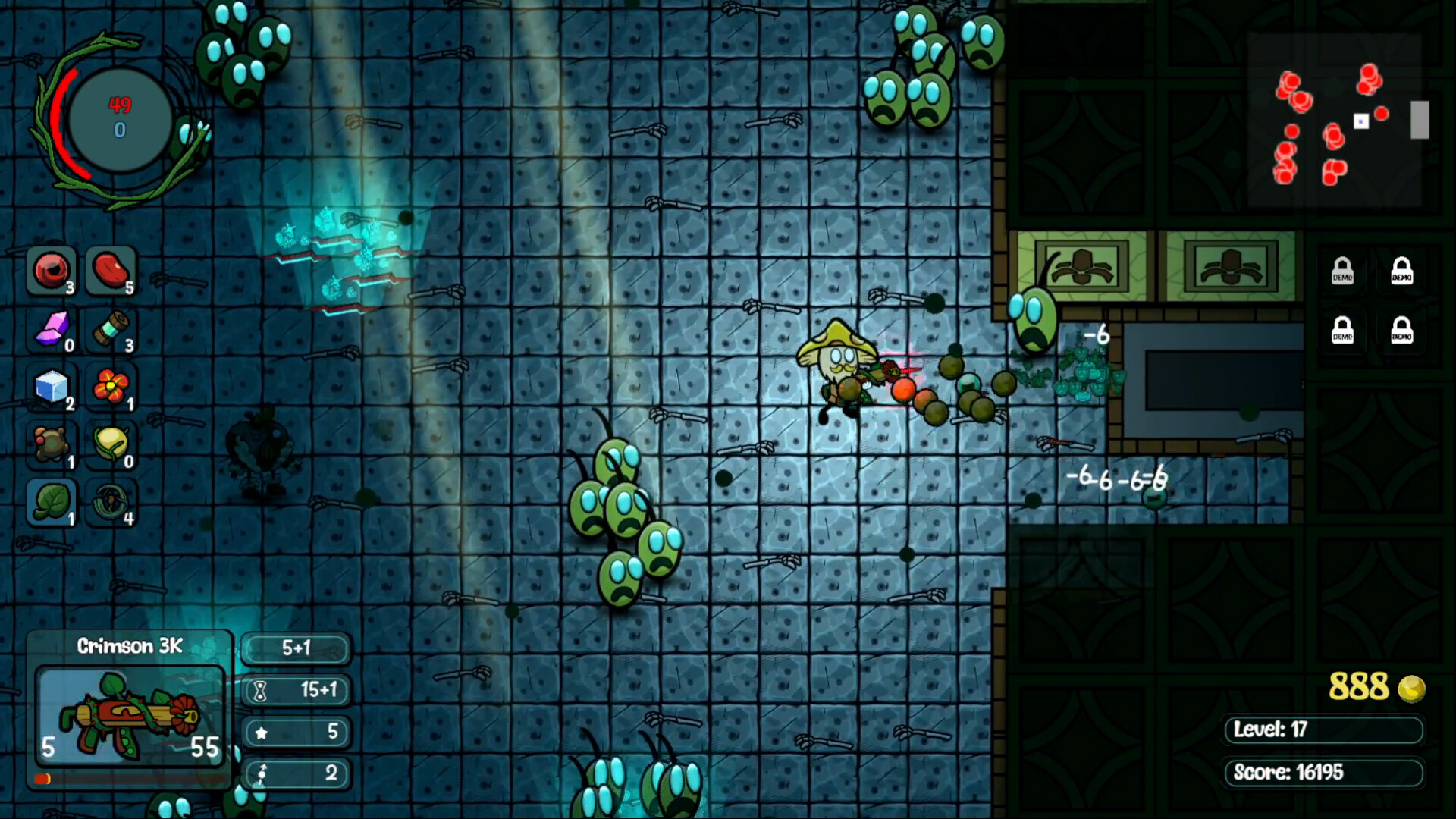The width and height of the screenshot is (1456, 819).
Task: Pick the ice cube item in the inventory
Action: tap(52, 388)
